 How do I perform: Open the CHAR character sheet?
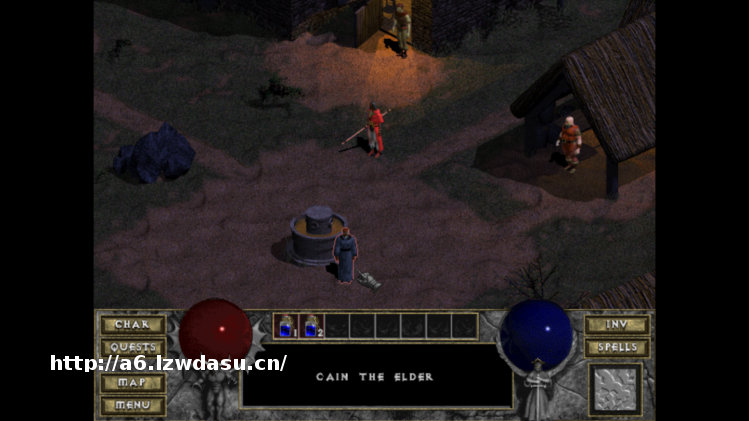point(132,325)
